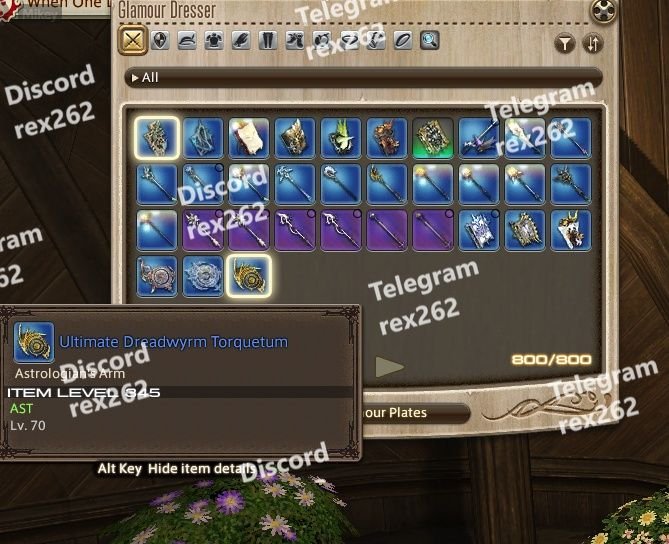Go to the next dresser page arrow
This screenshot has height=544, width=669.
click(389, 367)
